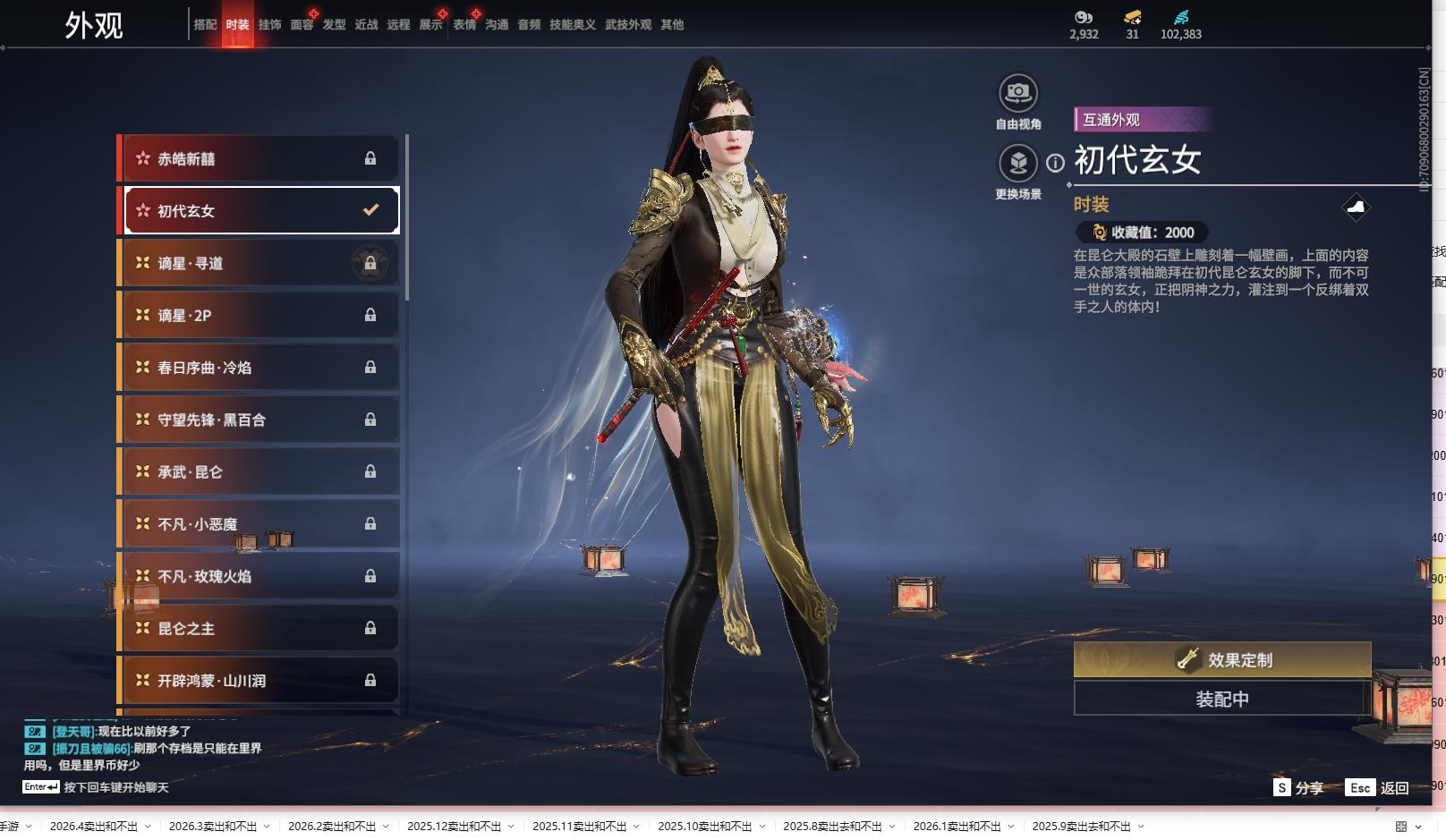This screenshot has width=1446, height=840.
Task: Select the 春日序曲·冷焰 outfit
Action: pyautogui.click(x=259, y=368)
